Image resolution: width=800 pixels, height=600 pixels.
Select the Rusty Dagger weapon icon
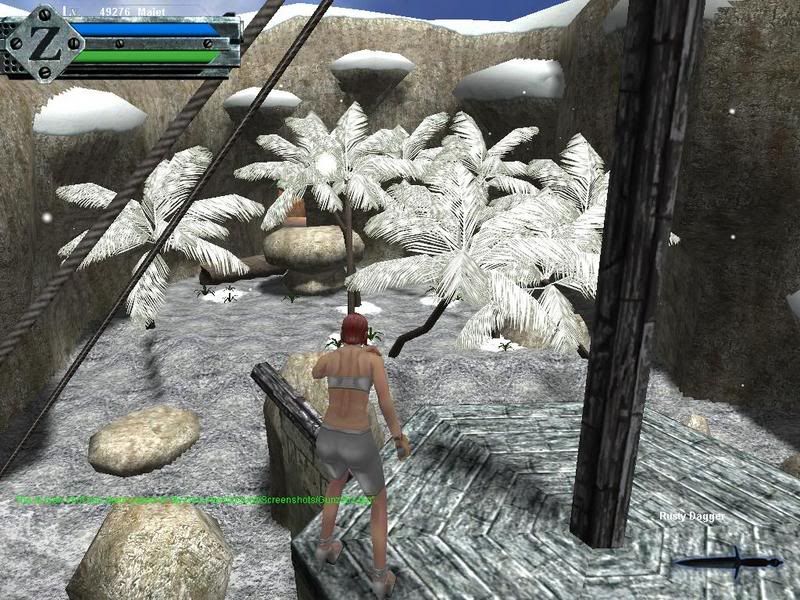727,562
